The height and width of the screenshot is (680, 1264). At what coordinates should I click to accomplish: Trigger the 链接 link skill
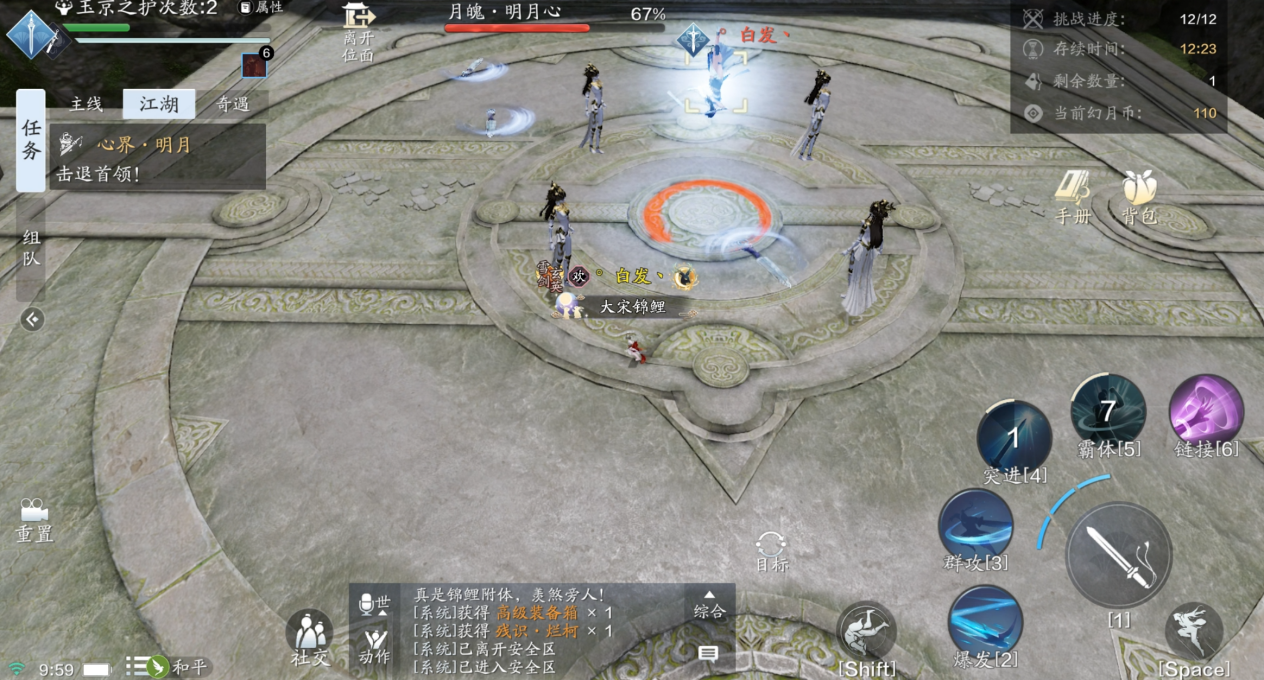point(1205,410)
